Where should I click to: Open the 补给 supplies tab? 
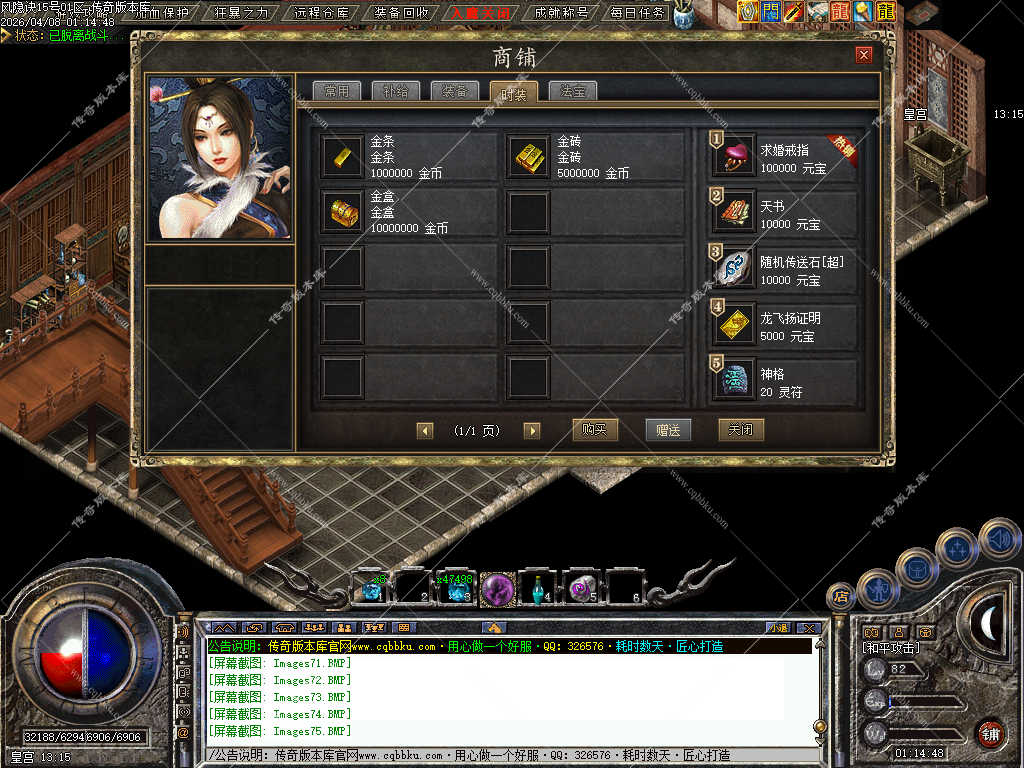[x=395, y=91]
